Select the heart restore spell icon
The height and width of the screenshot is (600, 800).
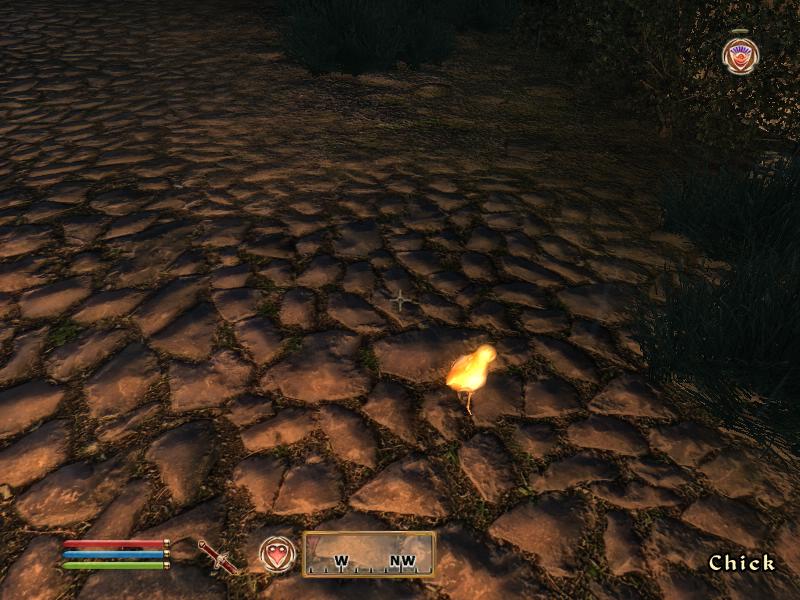pos(278,554)
